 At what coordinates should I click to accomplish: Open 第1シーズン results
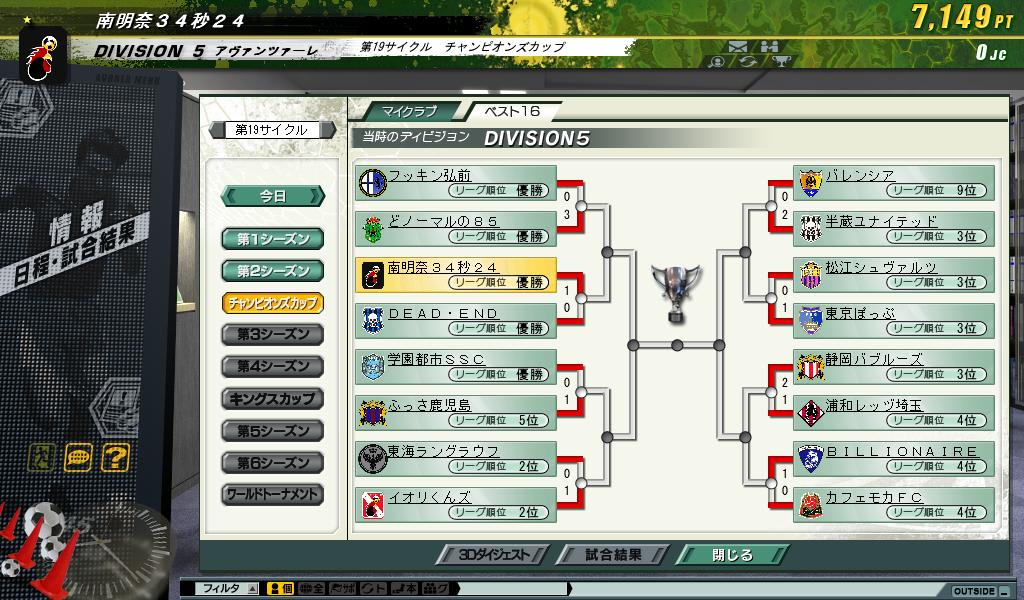272,239
